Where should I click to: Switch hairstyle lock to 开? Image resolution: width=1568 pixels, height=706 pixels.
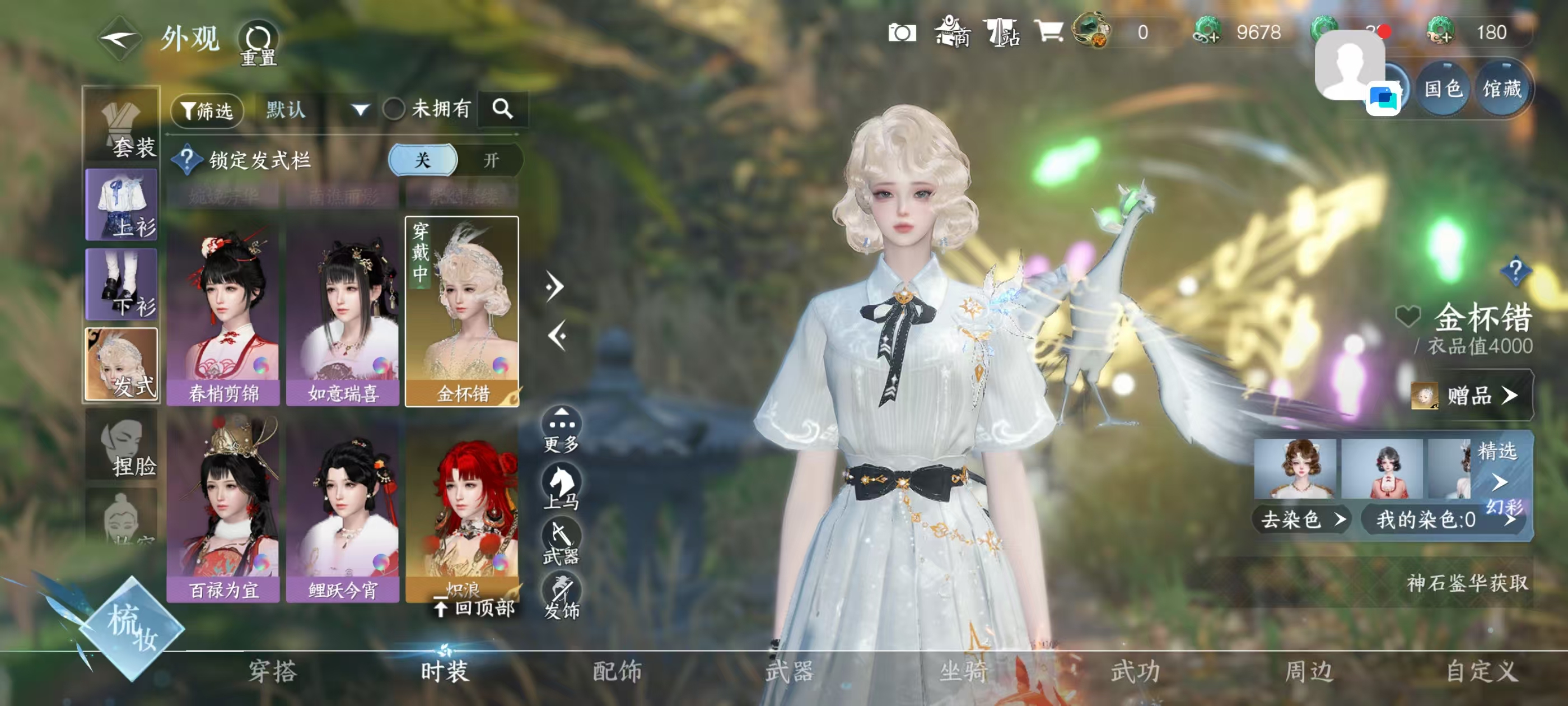491,160
